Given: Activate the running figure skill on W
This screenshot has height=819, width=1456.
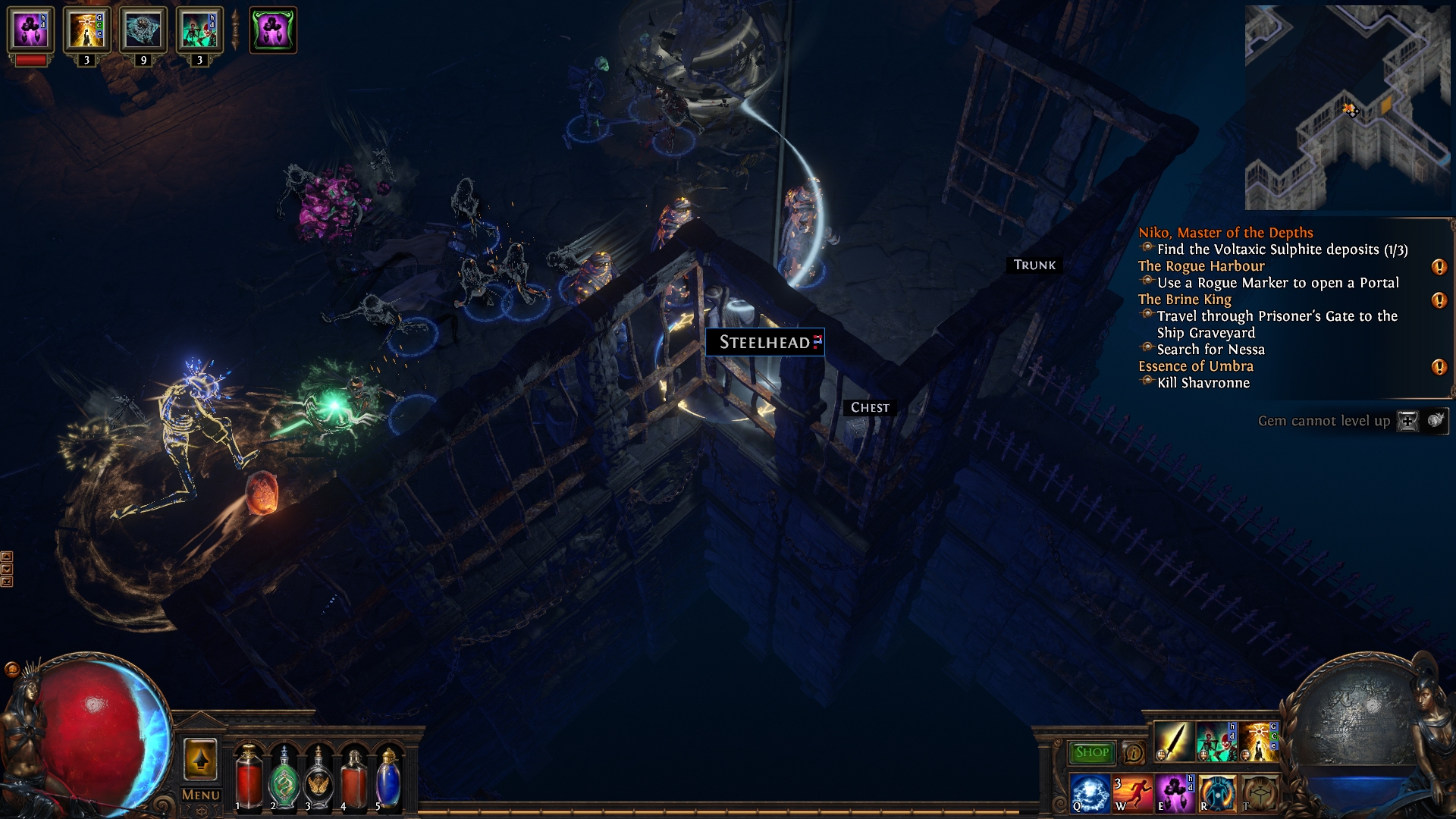Looking at the screenshot, I should coord(1132,792).
